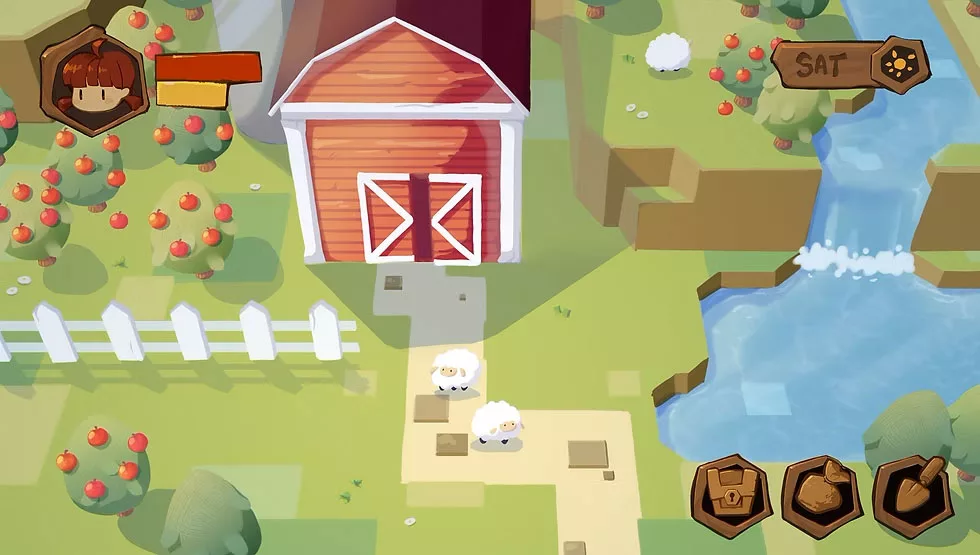The height and width of the screenshot is (555, 980).
Task: Click the sun weather icon
Action: [898, 65]
